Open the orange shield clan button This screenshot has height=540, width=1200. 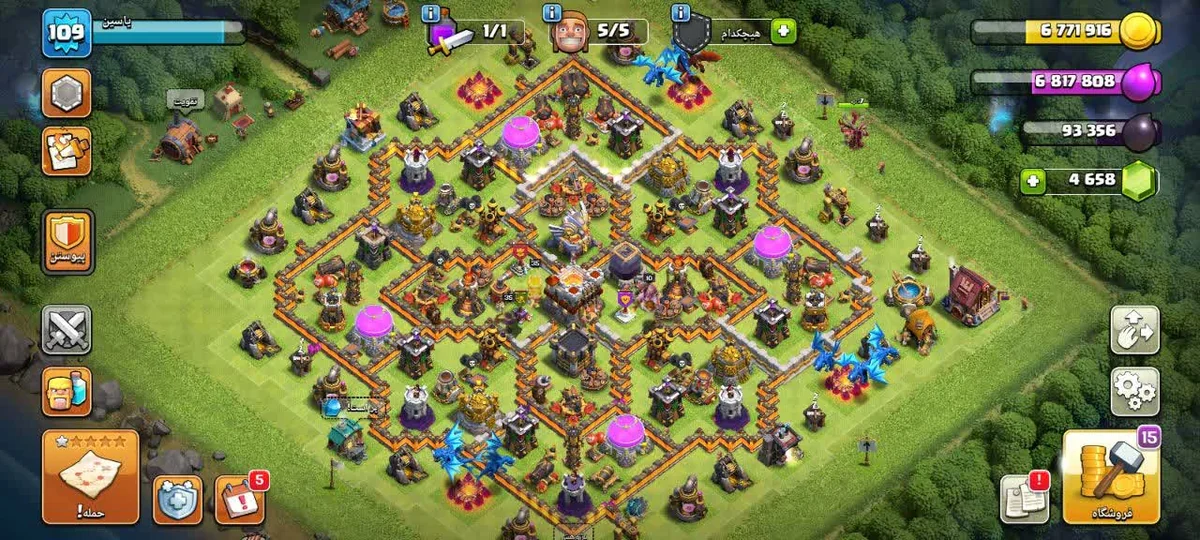point(67,242)
